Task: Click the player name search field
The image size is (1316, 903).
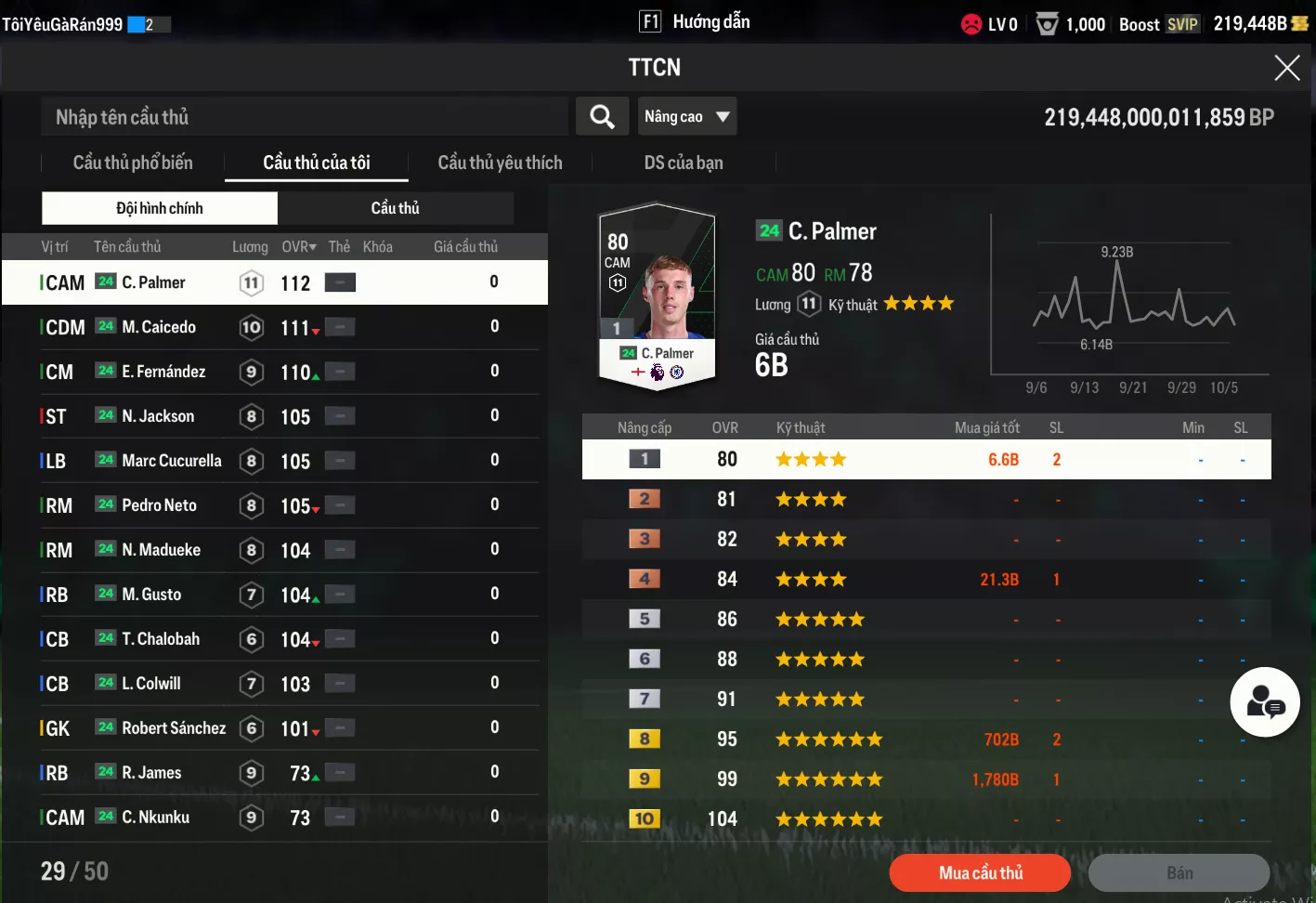Action: pos(304,117)
